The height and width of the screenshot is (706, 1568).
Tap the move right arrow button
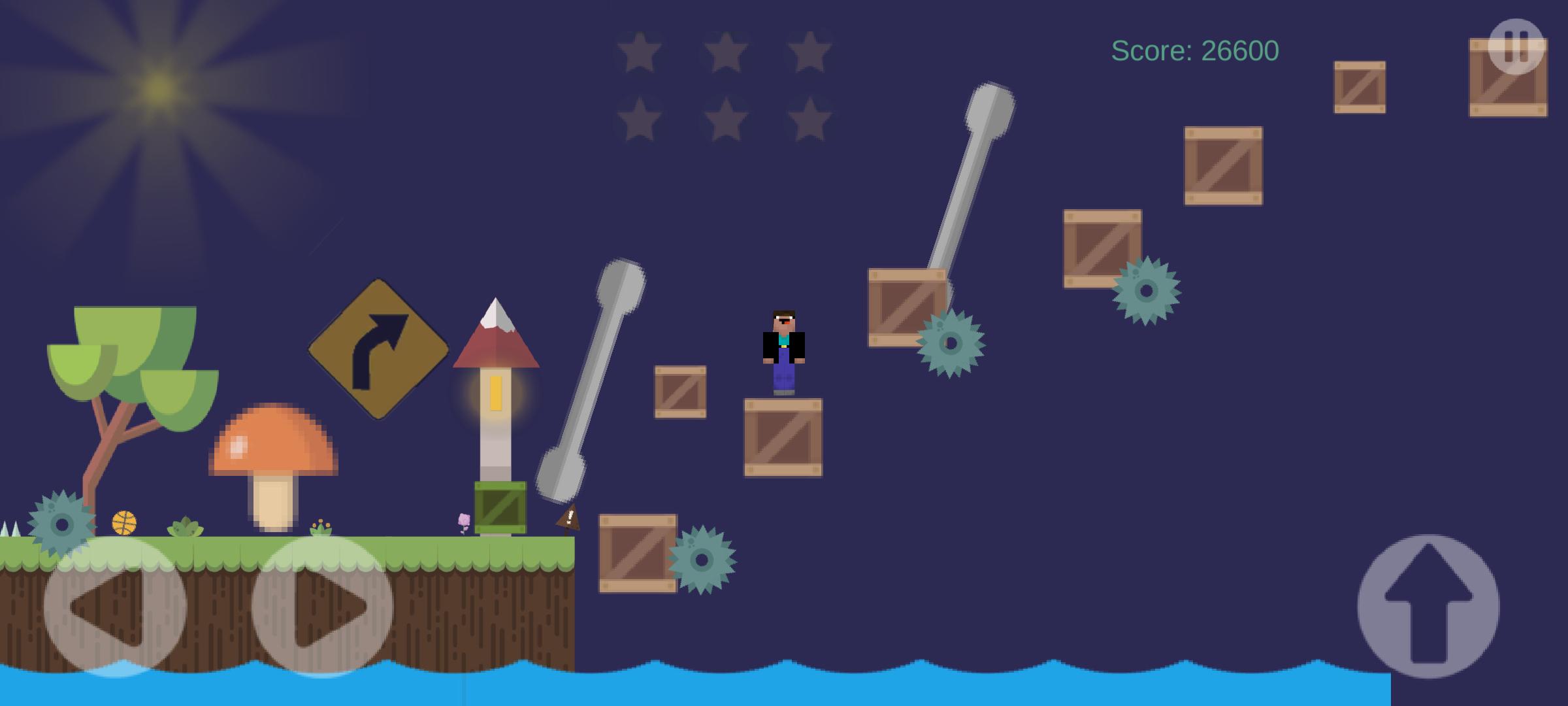323,606
